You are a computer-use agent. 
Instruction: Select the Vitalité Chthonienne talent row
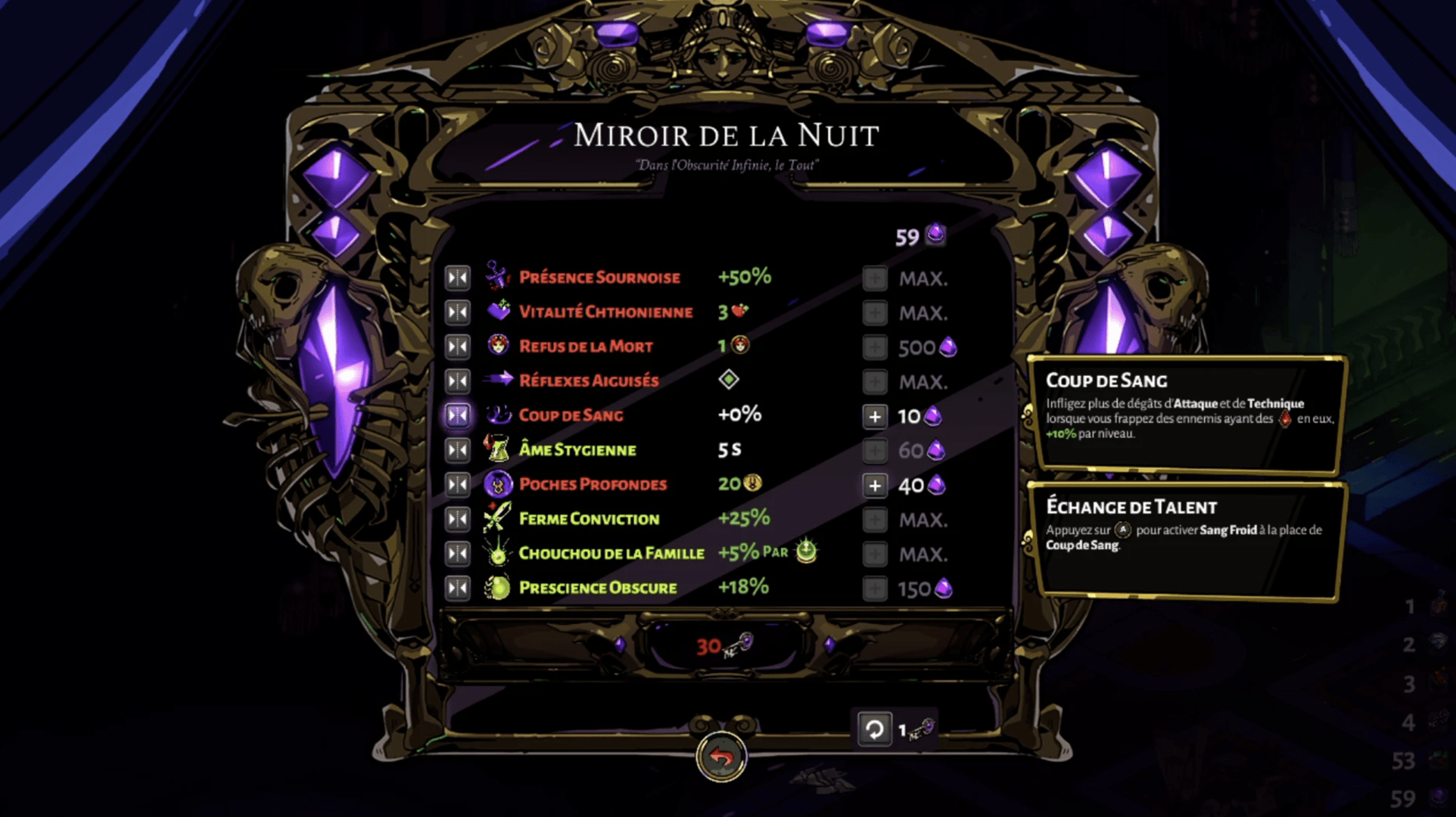click(x=605, y=312)
